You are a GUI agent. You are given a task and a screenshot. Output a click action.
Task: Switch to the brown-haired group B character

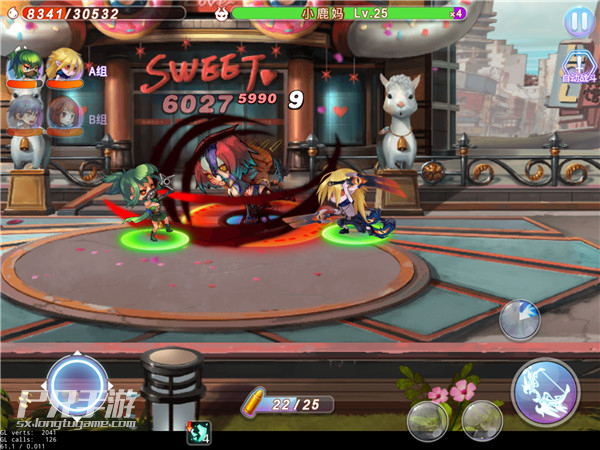[x=63, y=113]
